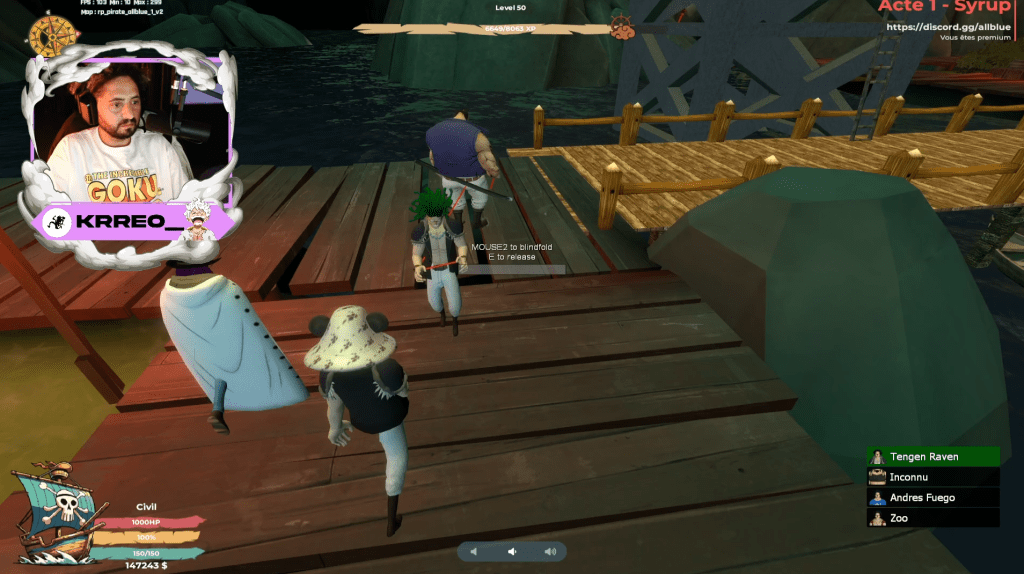Choose the Inconnu row in the player list

click(932, 477)
